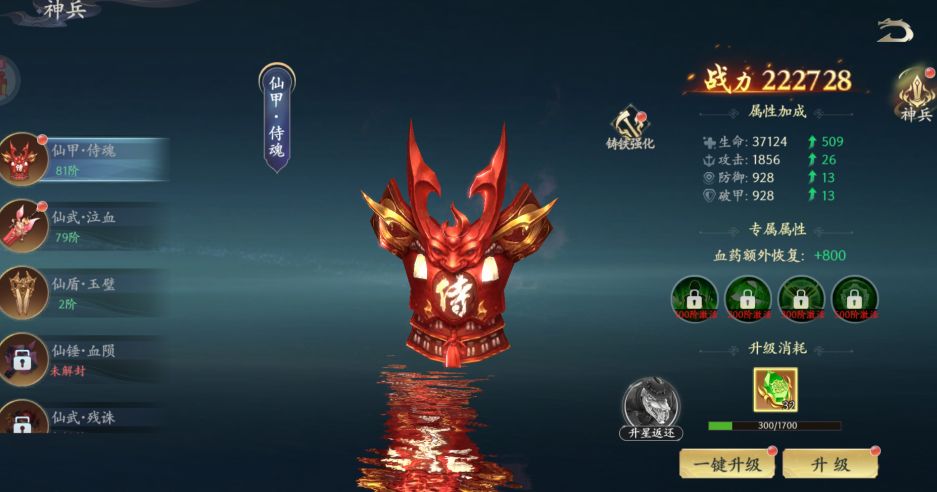The width and height of the screenshot is (937, 492).
Task: Click the 升级 upgrade button
Action: 830,463
